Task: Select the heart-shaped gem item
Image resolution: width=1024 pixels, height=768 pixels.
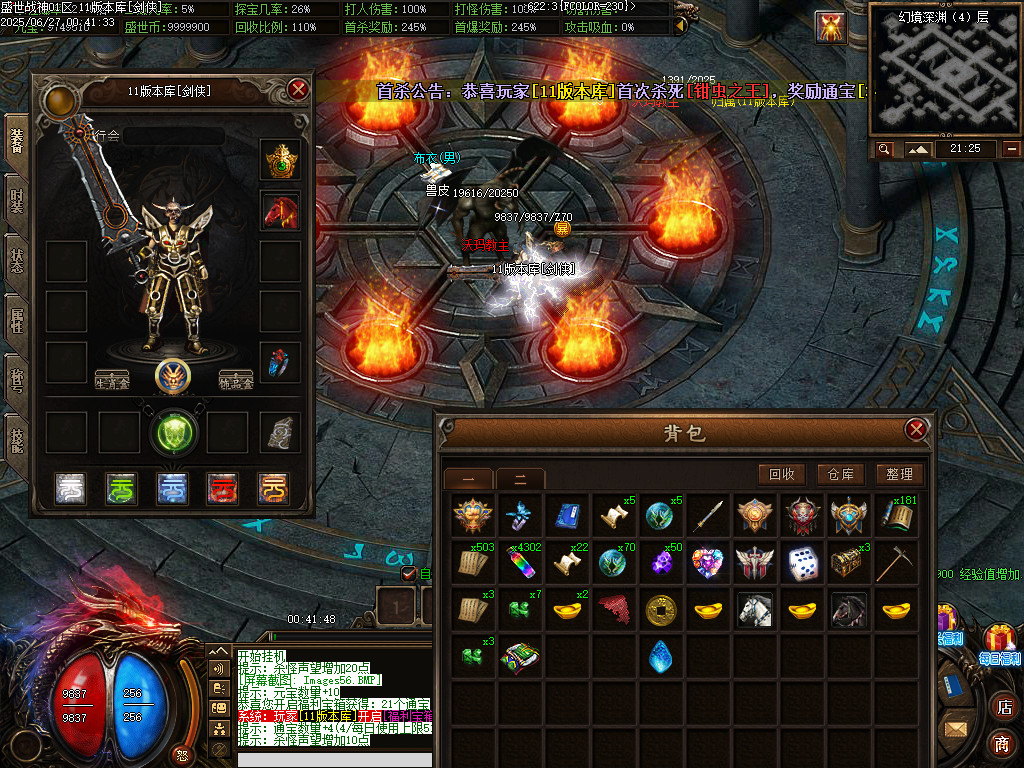Action: tap(707, 563)
